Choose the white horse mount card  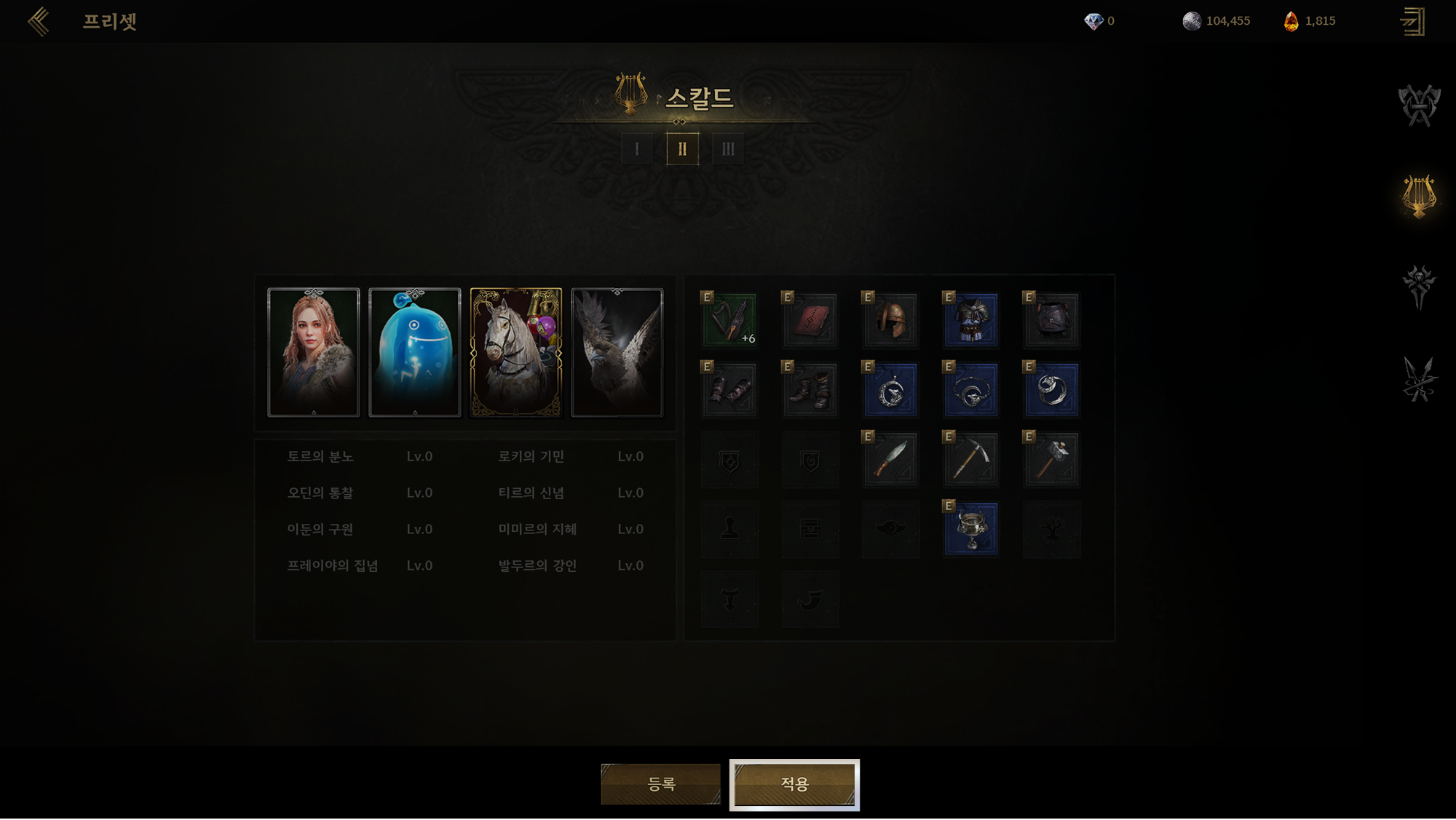516,352
